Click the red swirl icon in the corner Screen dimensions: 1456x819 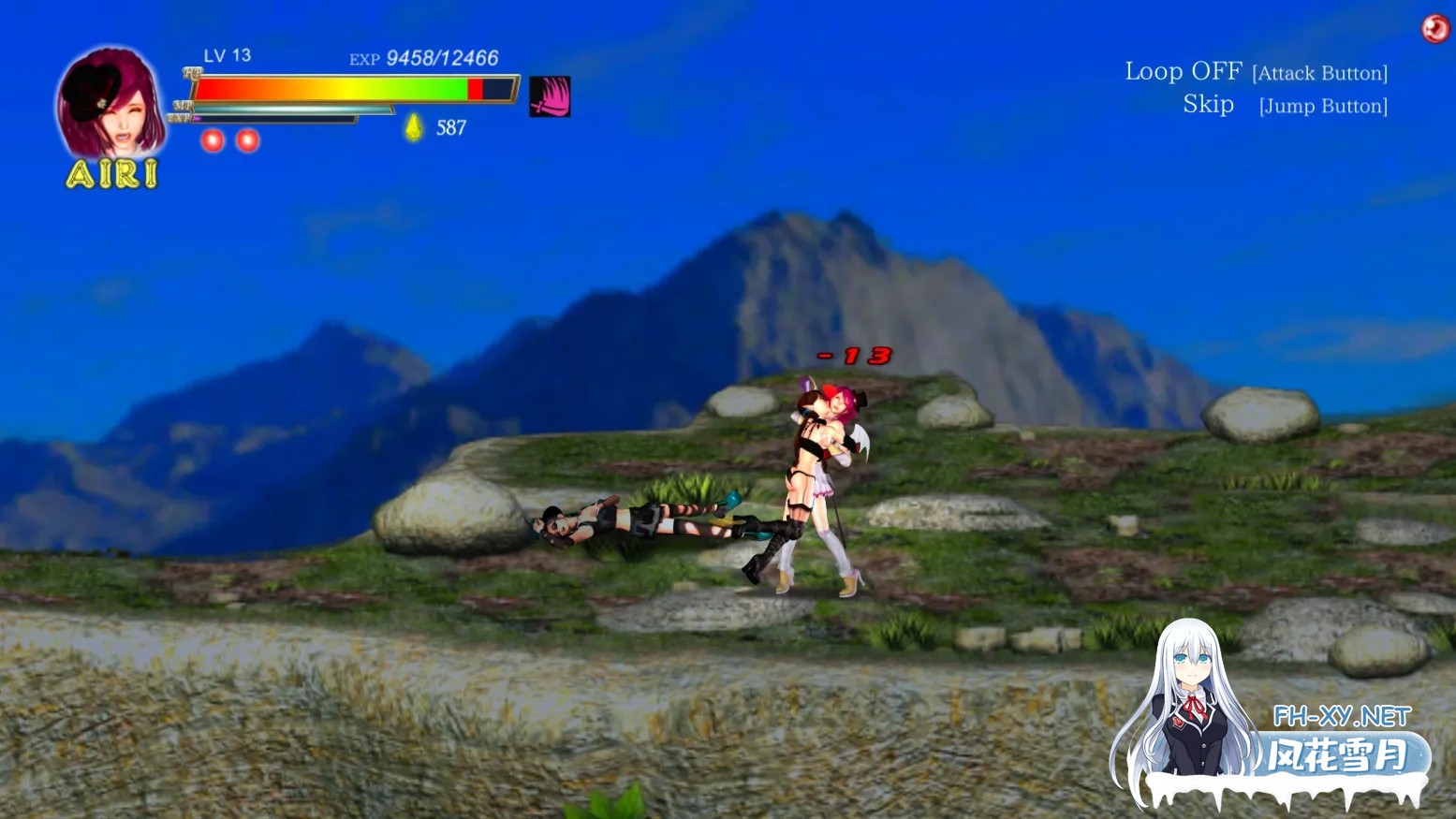click(1434, 29)
